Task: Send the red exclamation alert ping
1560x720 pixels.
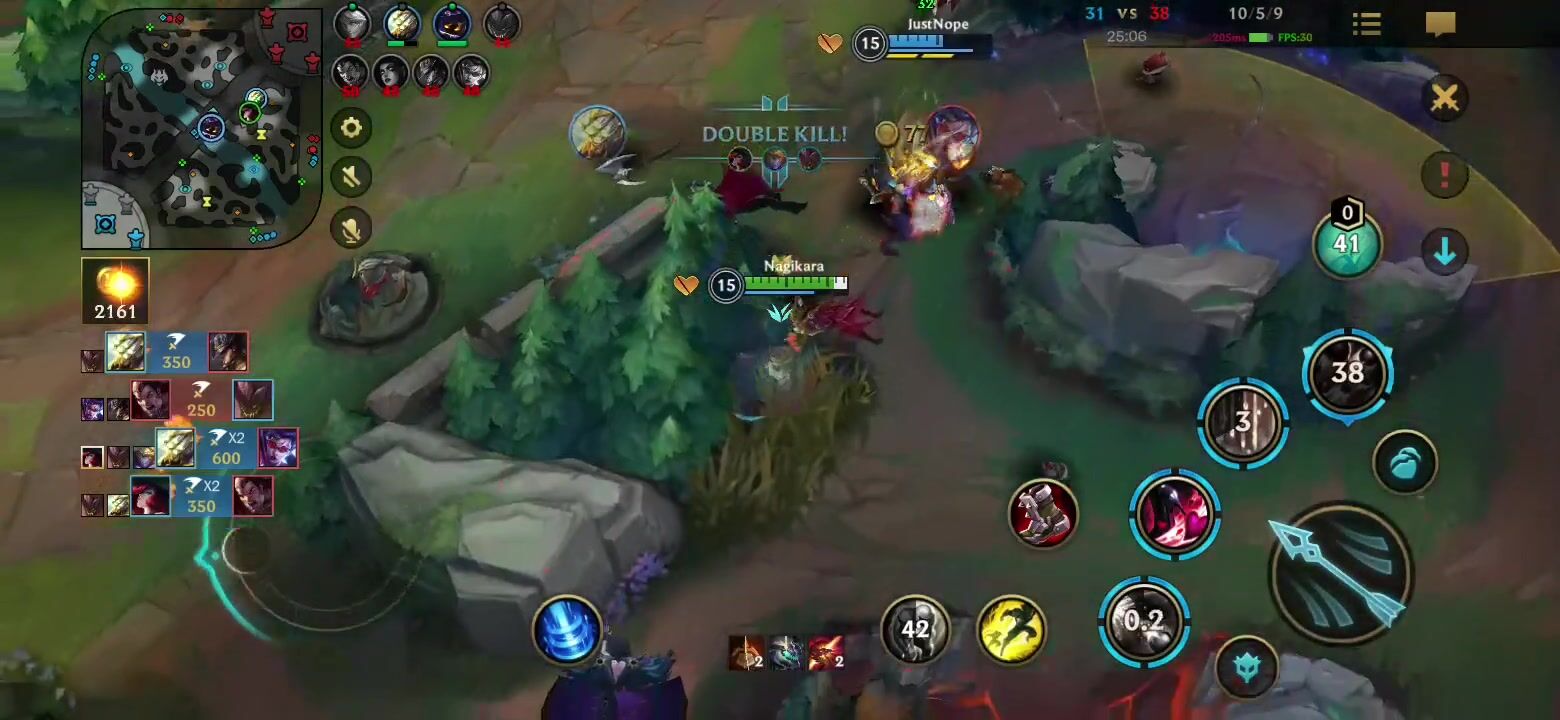Action: (1444, 175)
